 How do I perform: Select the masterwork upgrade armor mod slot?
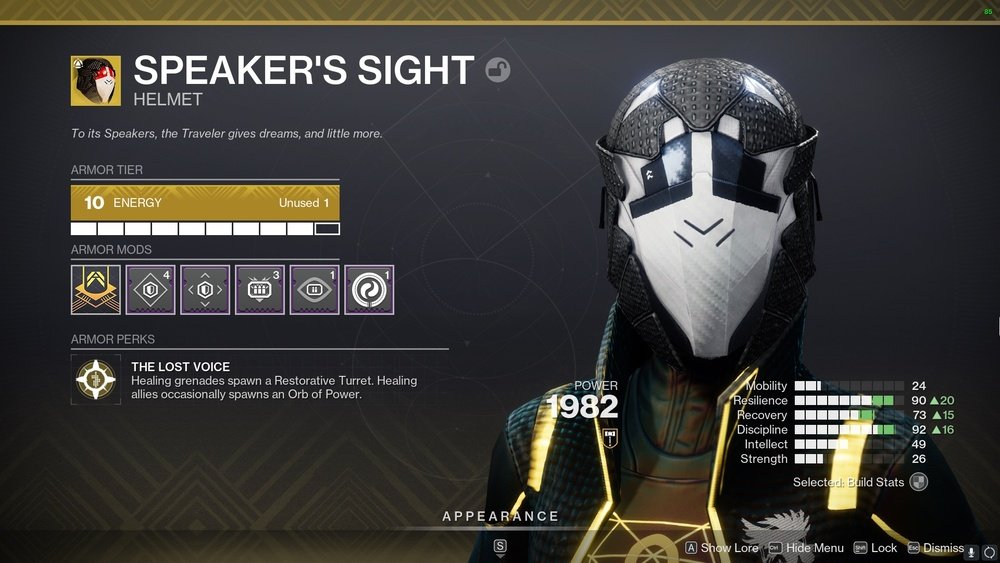[x=96, y=290]
